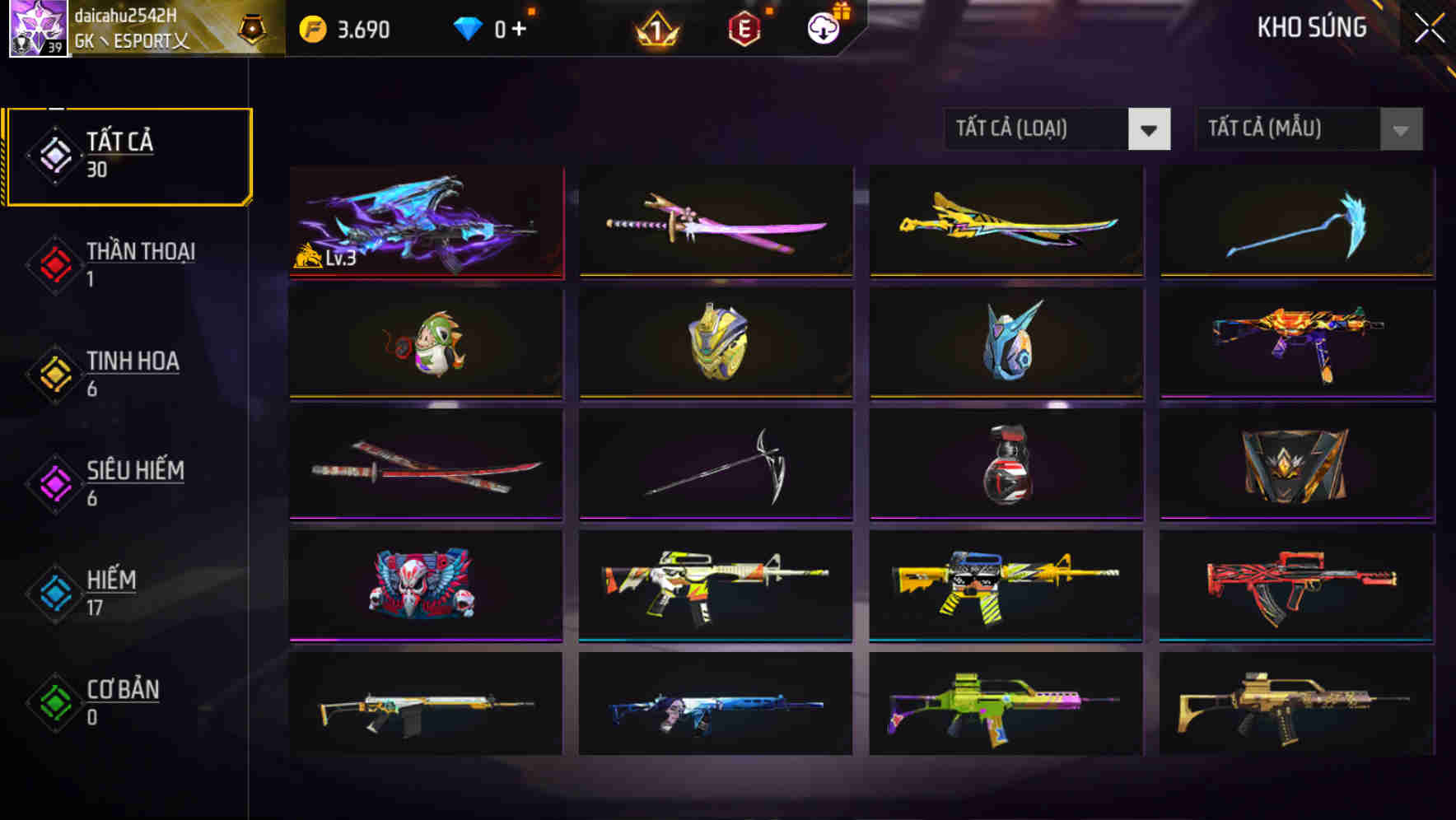Open the THẦN THOẠI rarity filter icon

click(54, 263)
